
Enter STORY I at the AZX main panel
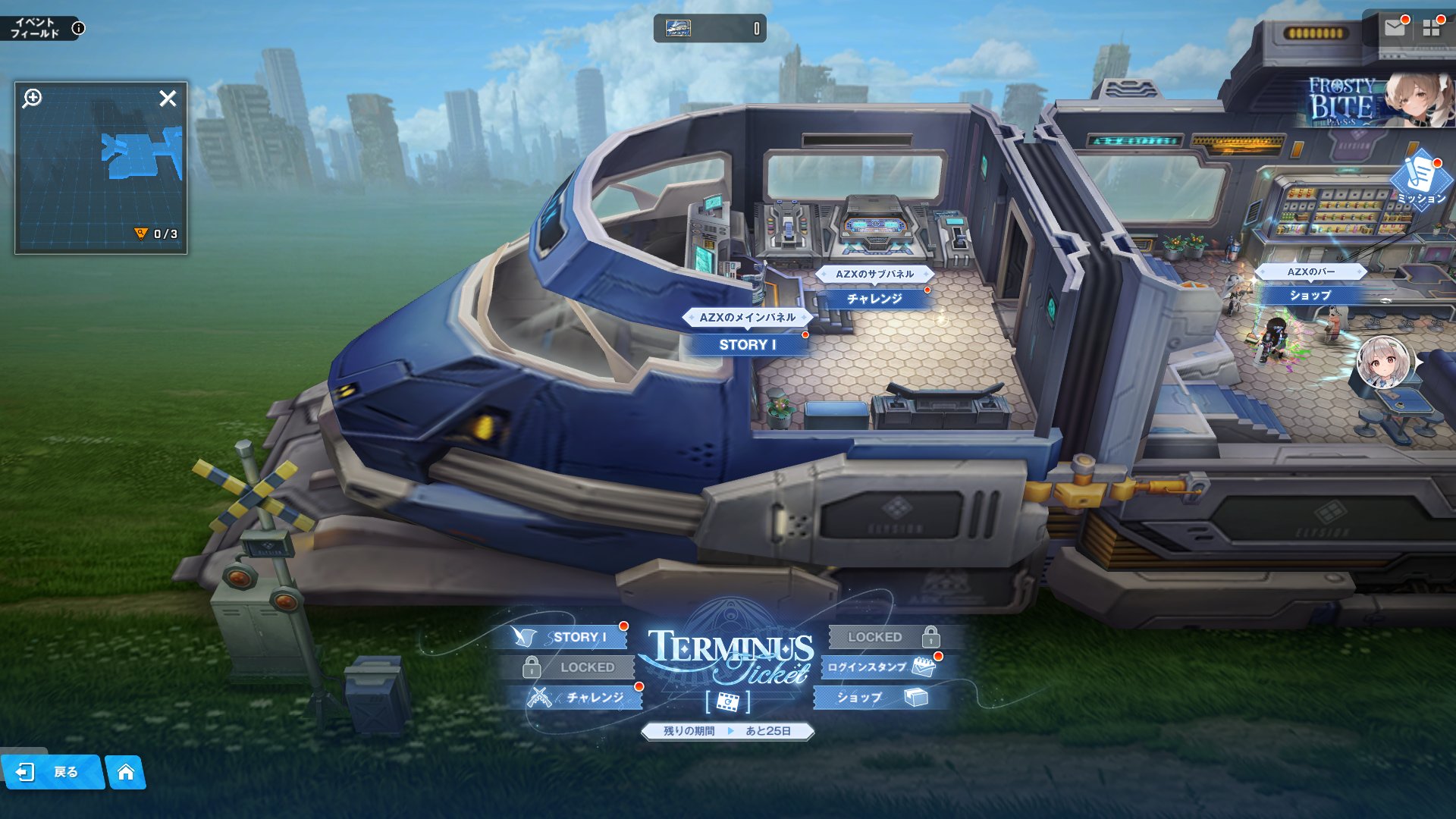pyautogui.click(x=747, y=344)
